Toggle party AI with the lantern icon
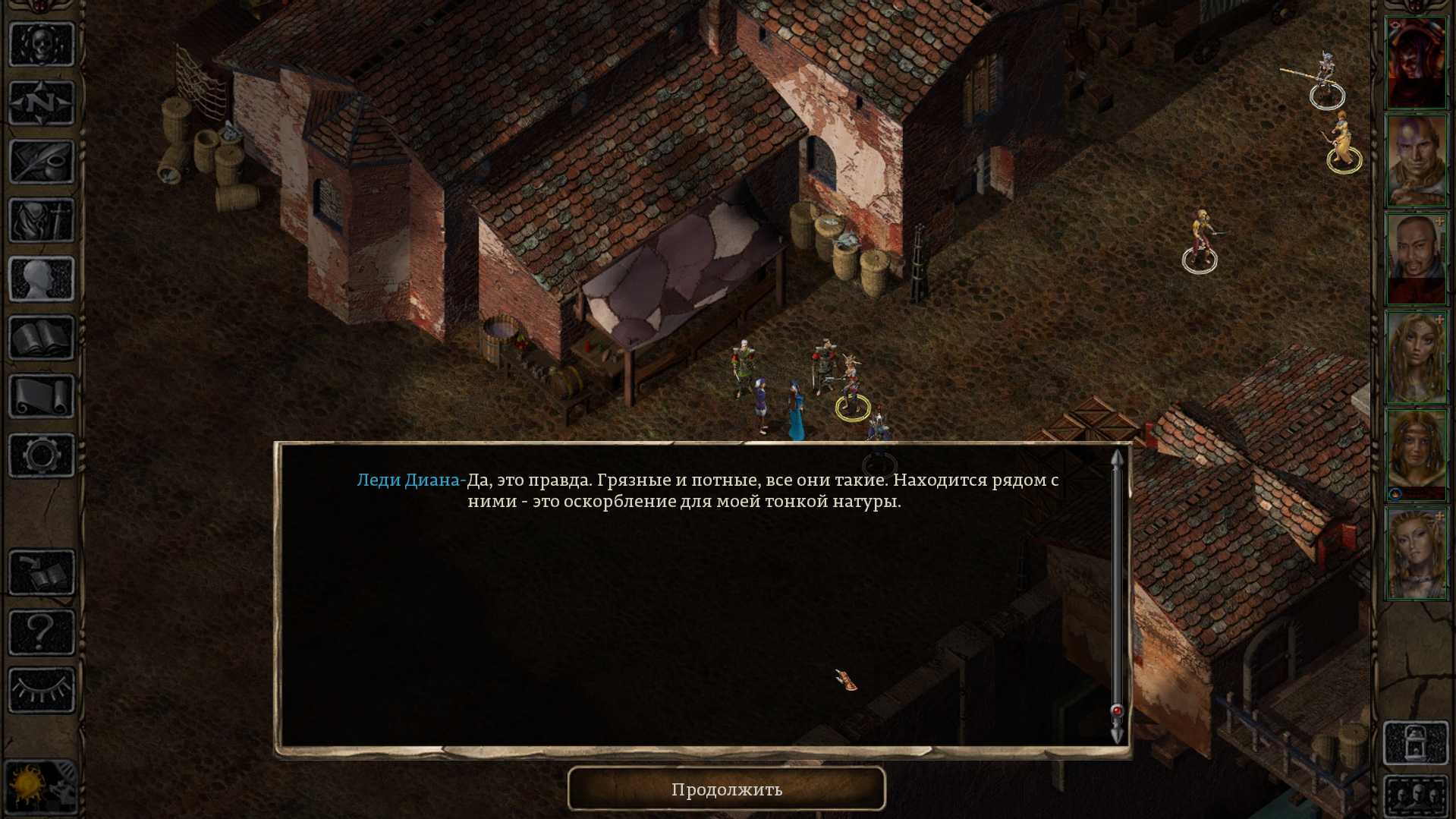Viewport: 1456px width, 819px height. [x=1416, y=742]
